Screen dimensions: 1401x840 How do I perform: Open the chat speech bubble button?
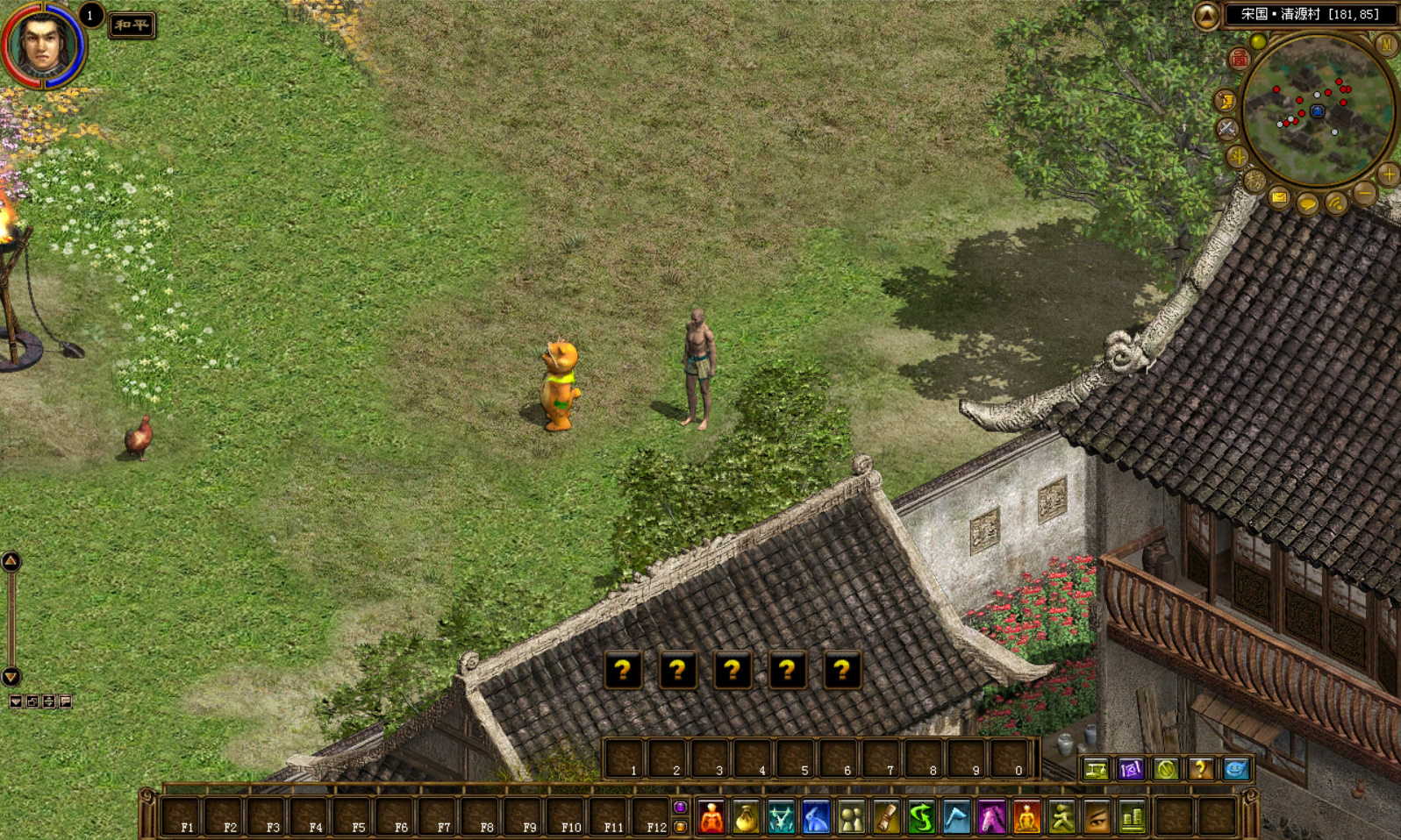click(x=1307, y=205)
